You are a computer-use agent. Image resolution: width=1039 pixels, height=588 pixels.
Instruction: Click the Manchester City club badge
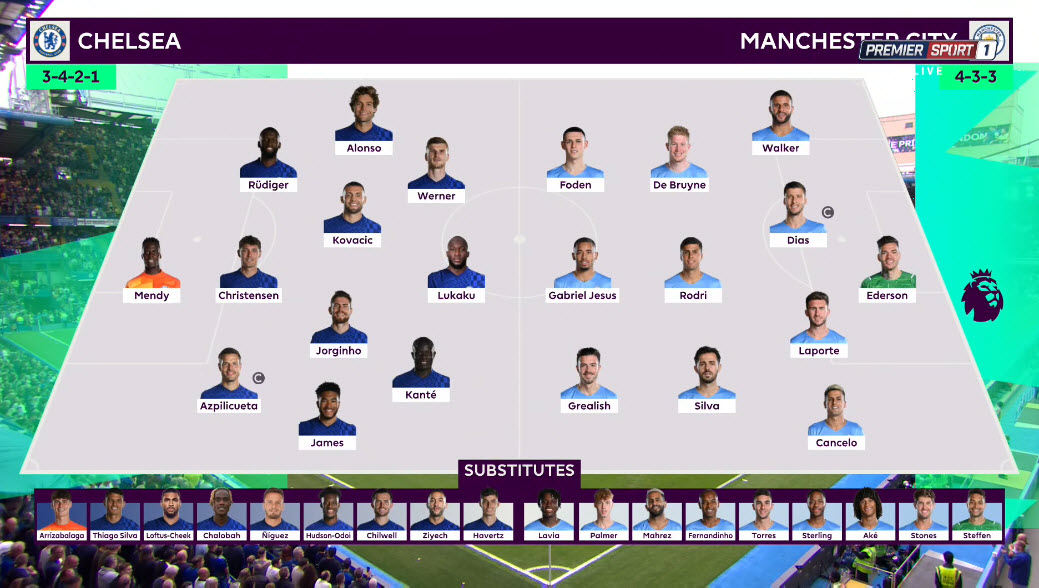click(x=988, y=41)
